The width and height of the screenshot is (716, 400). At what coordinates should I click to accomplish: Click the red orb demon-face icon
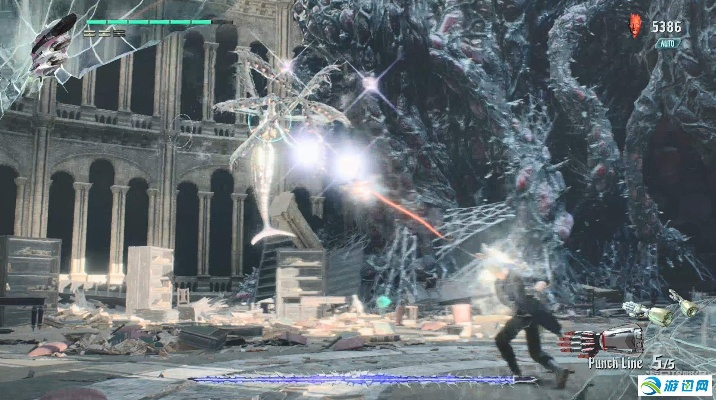tap(635, 26)
